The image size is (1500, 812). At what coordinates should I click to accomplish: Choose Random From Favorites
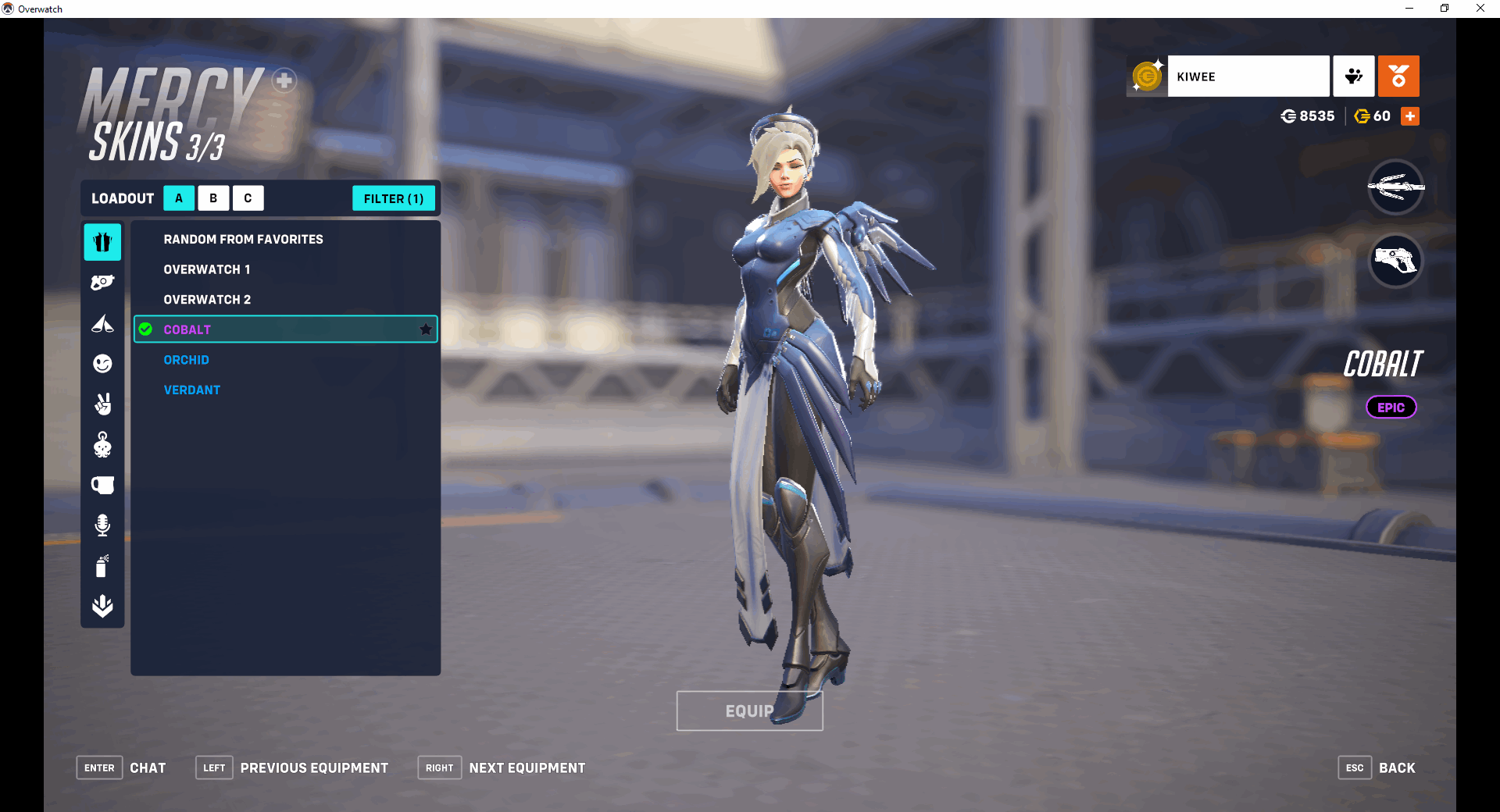[243, 239]
